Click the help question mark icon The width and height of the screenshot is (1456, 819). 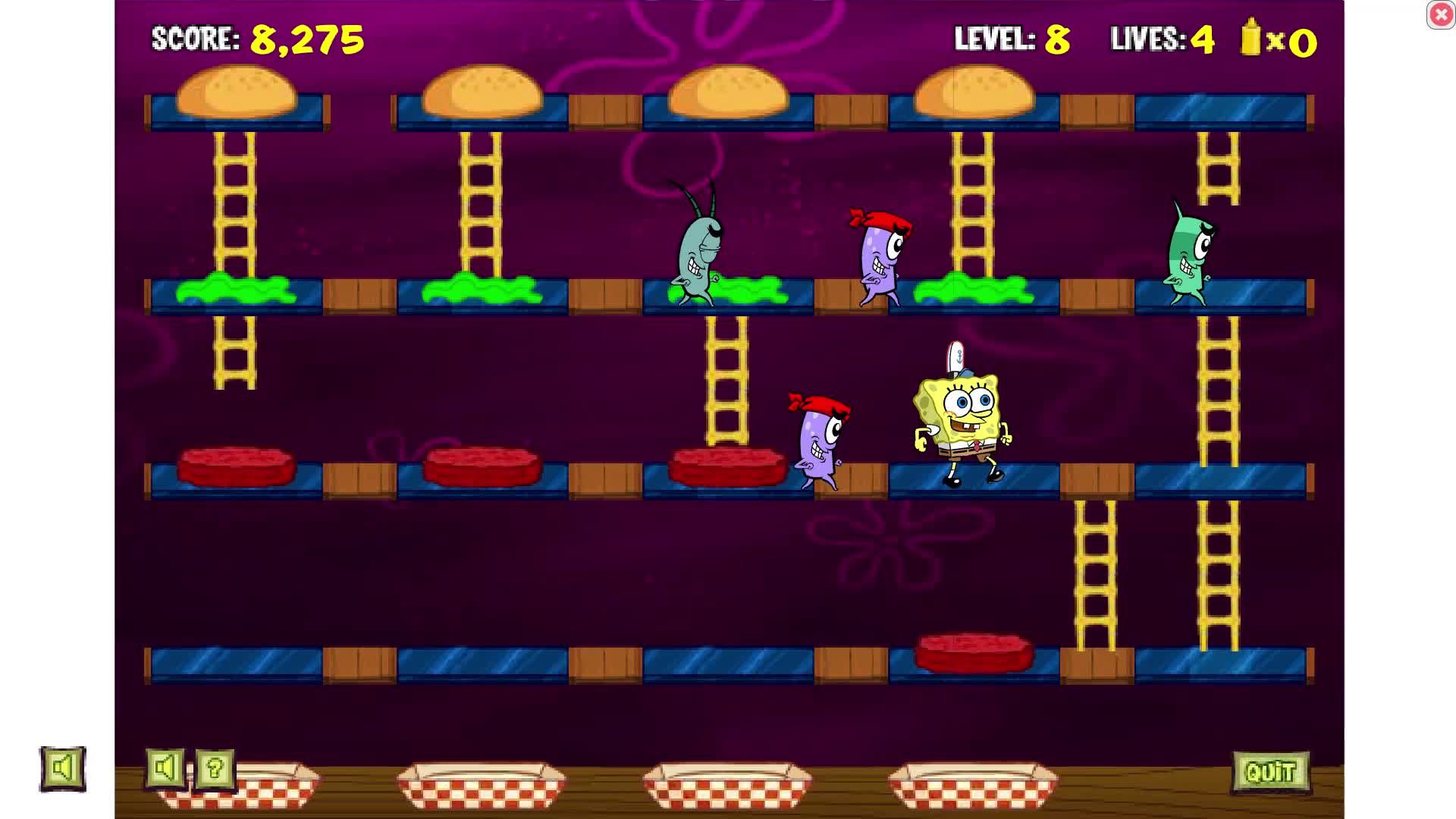215,769
